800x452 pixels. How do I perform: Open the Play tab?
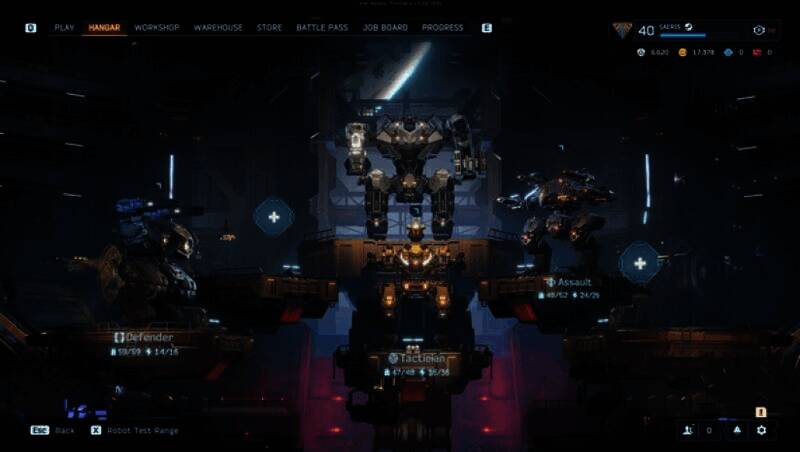[x=64, y=28]
